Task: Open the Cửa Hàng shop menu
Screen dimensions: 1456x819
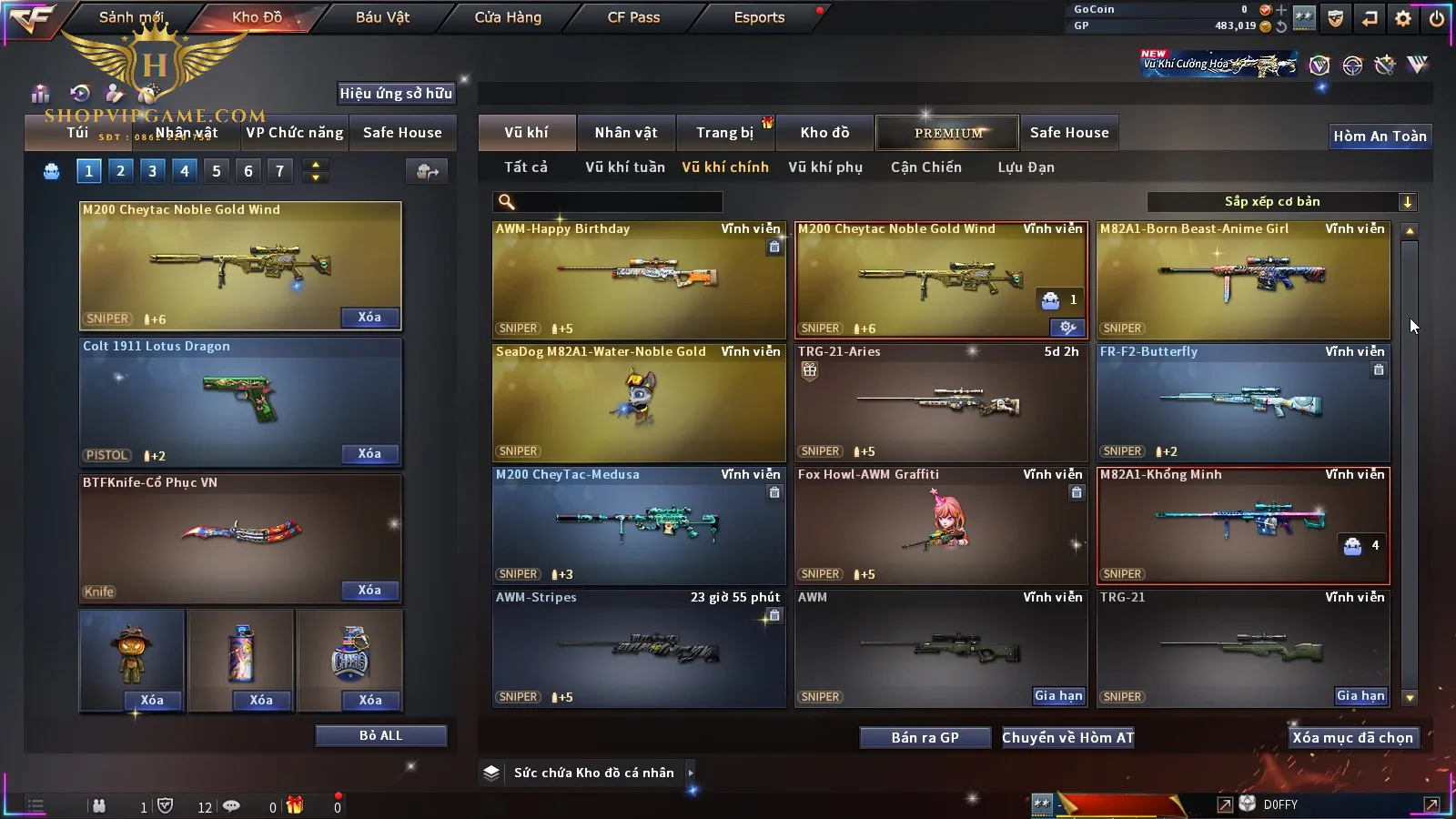Action: [x=508, y=17]
